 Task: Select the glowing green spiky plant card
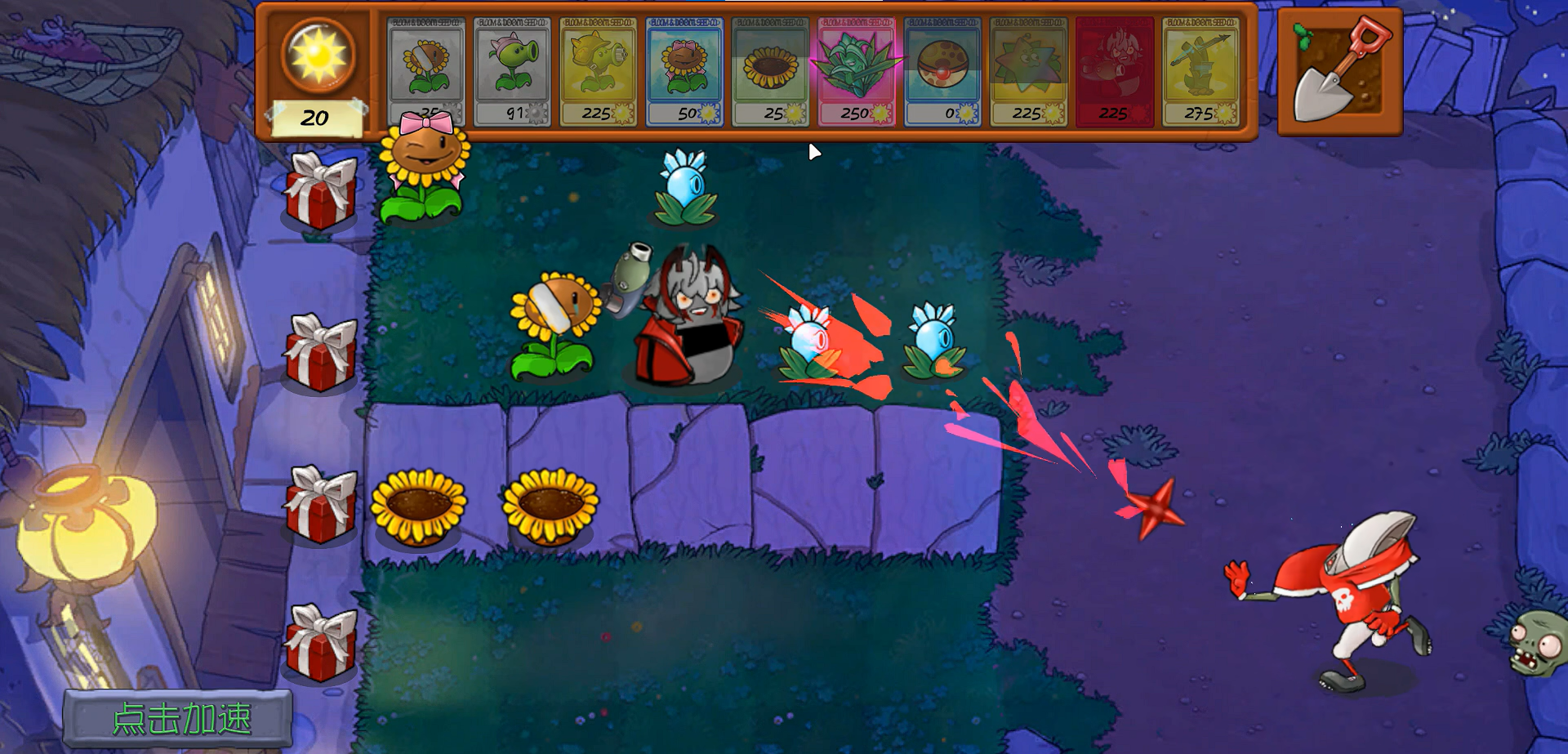click(856, 71)
